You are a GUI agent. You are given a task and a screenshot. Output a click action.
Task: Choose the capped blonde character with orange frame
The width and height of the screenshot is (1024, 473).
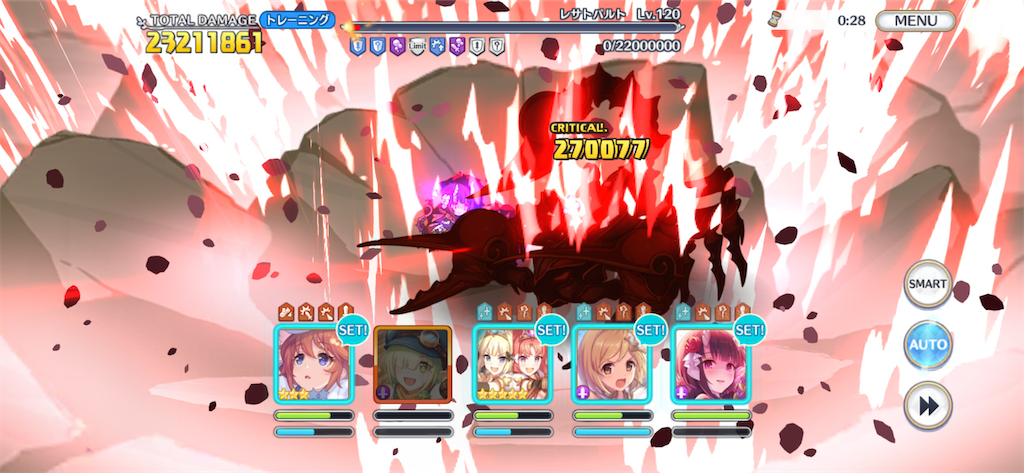pyautogui.click(x=412, y=365)
